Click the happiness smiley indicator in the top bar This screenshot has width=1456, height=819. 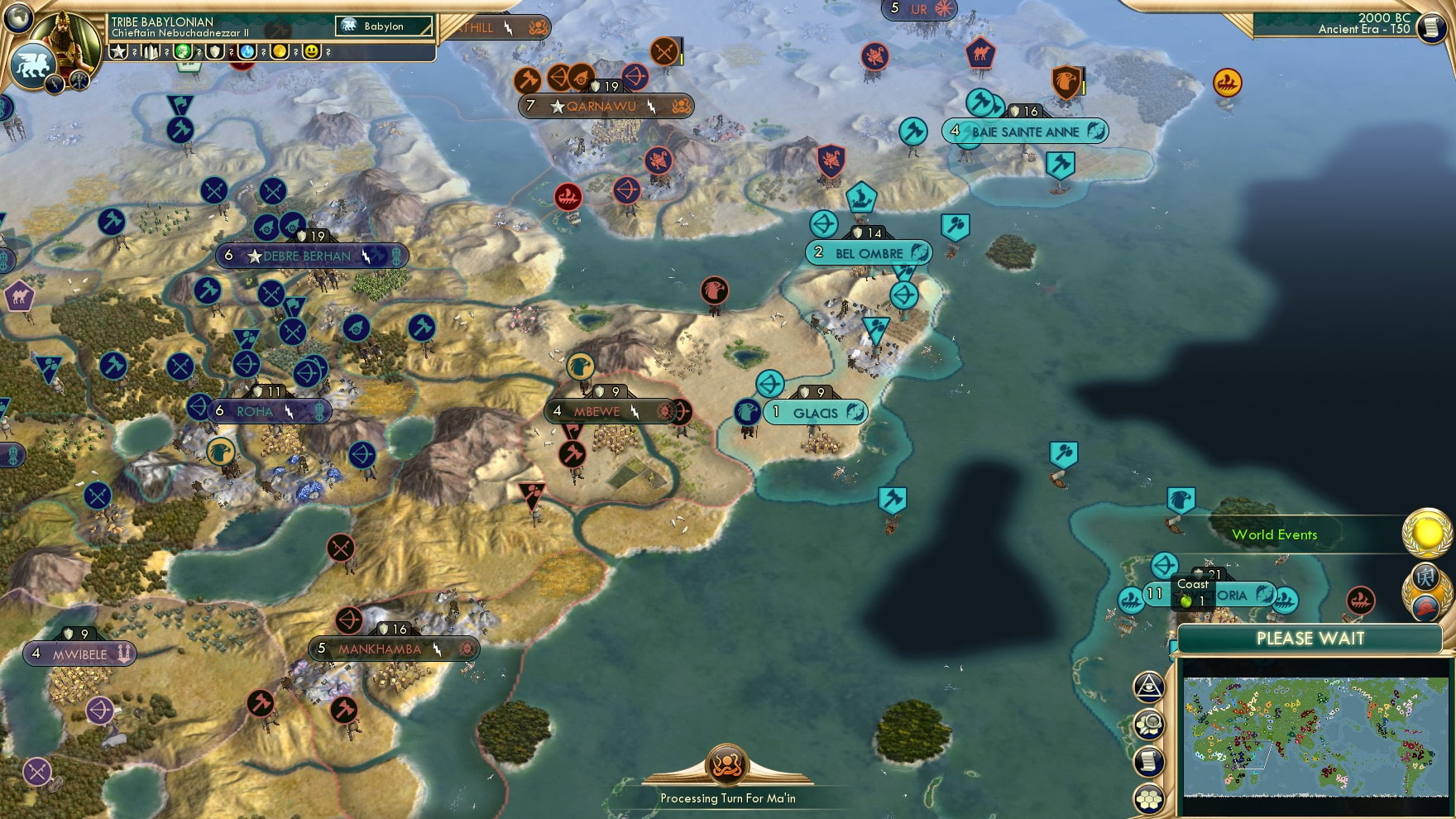[311, 51]
